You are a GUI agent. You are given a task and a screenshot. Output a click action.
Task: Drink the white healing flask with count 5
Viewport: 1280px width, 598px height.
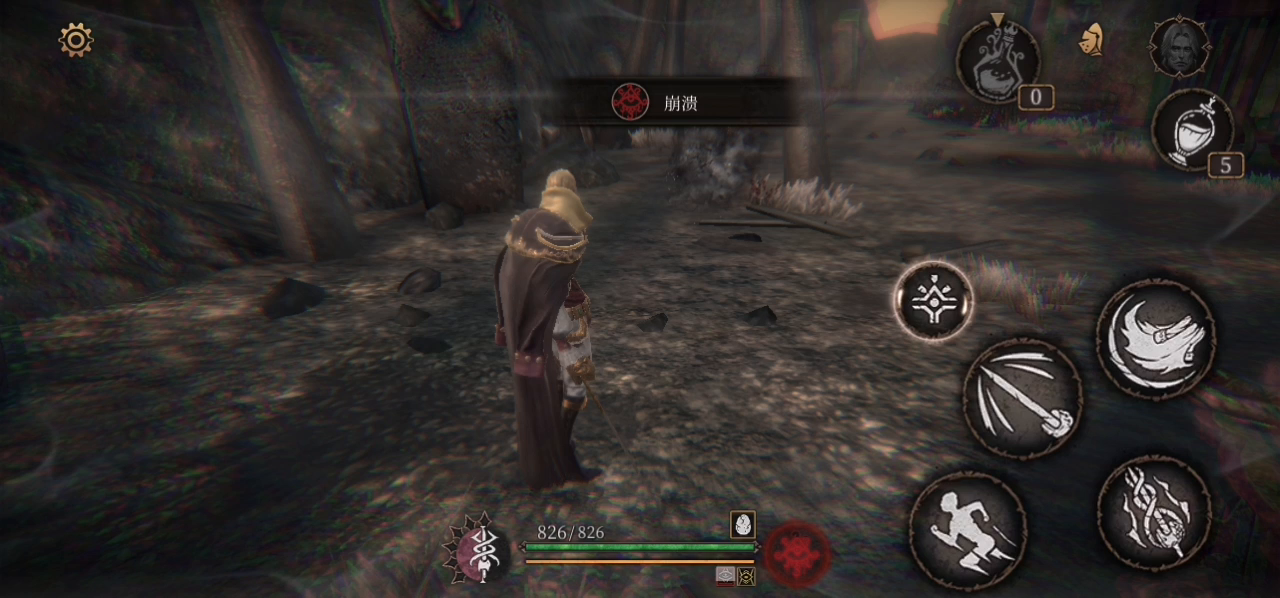1192,130
